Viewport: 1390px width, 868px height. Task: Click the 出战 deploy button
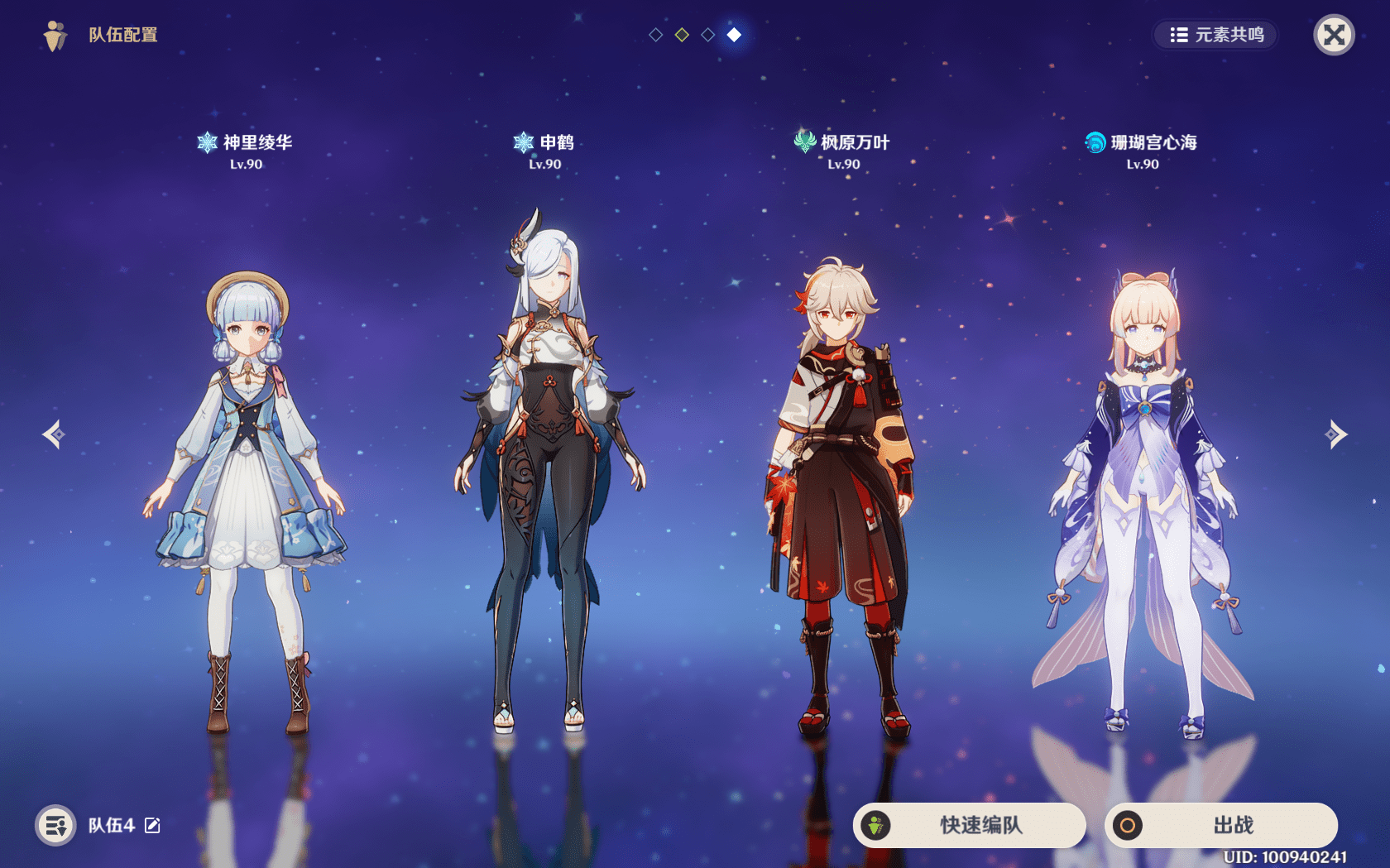(1220, 825)
